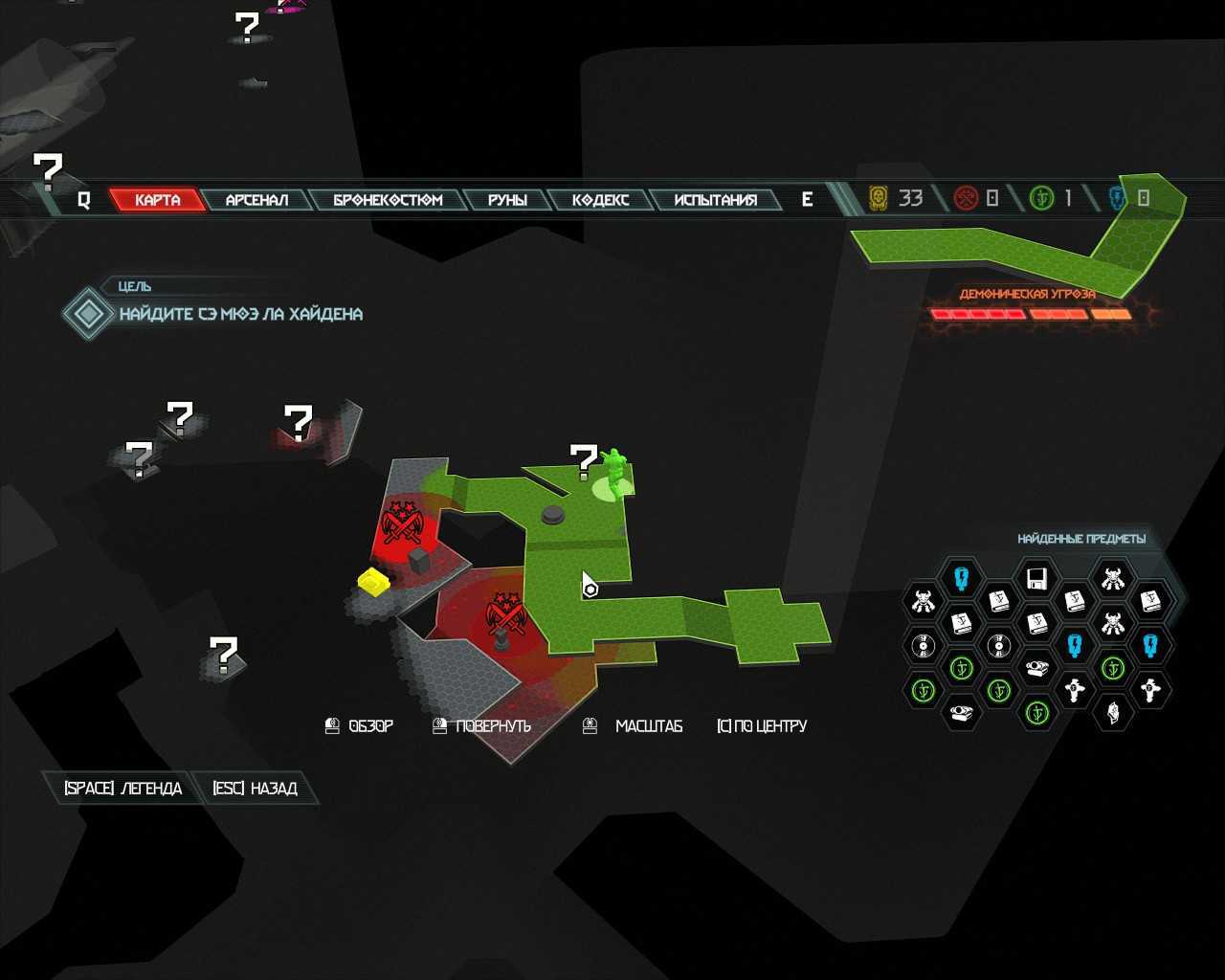
Task: Open the Испытания tab
Action: pyautogui.click(x=715, y=200)
